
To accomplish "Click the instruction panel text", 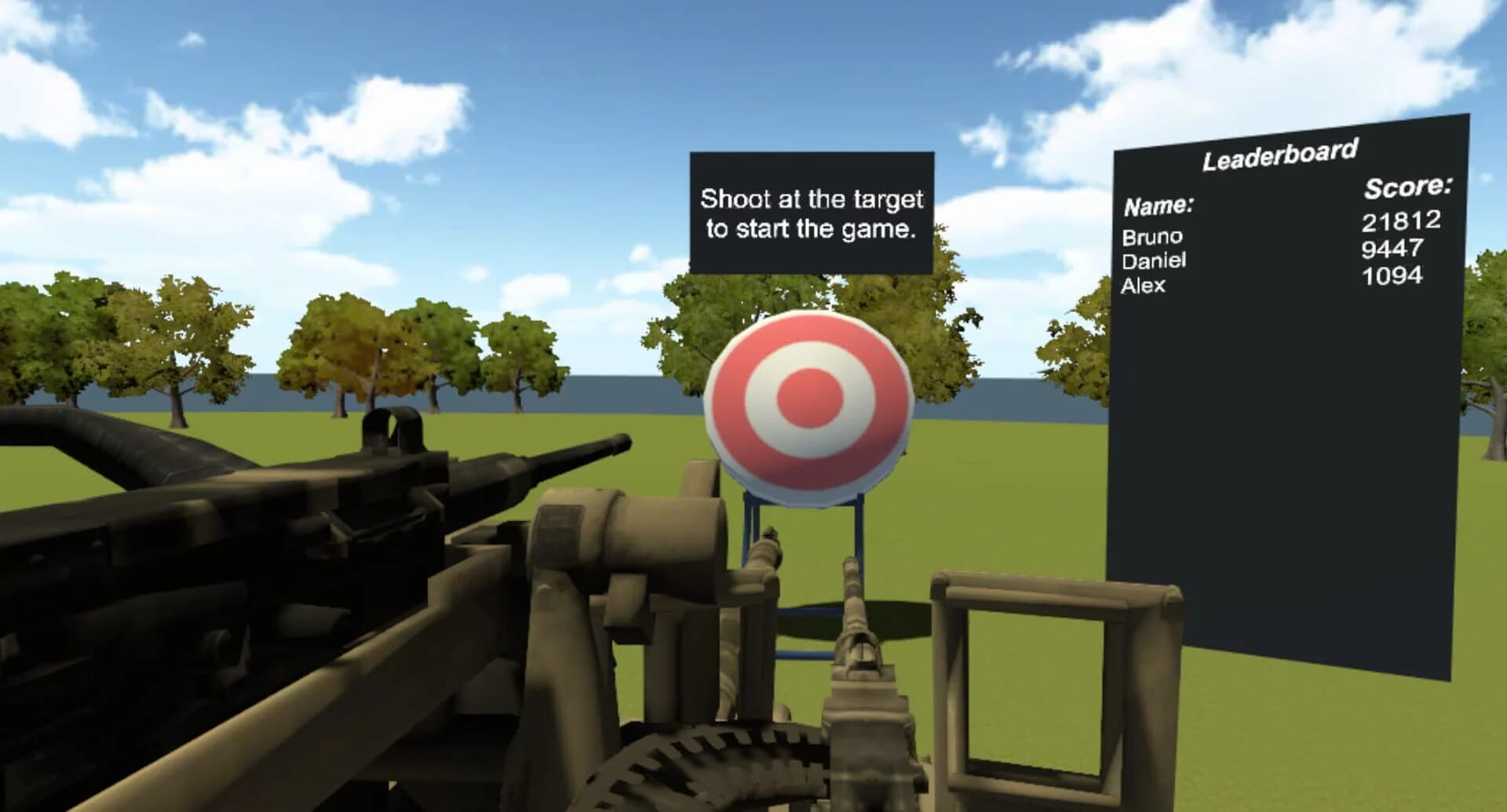I will (x=811, y=213).
